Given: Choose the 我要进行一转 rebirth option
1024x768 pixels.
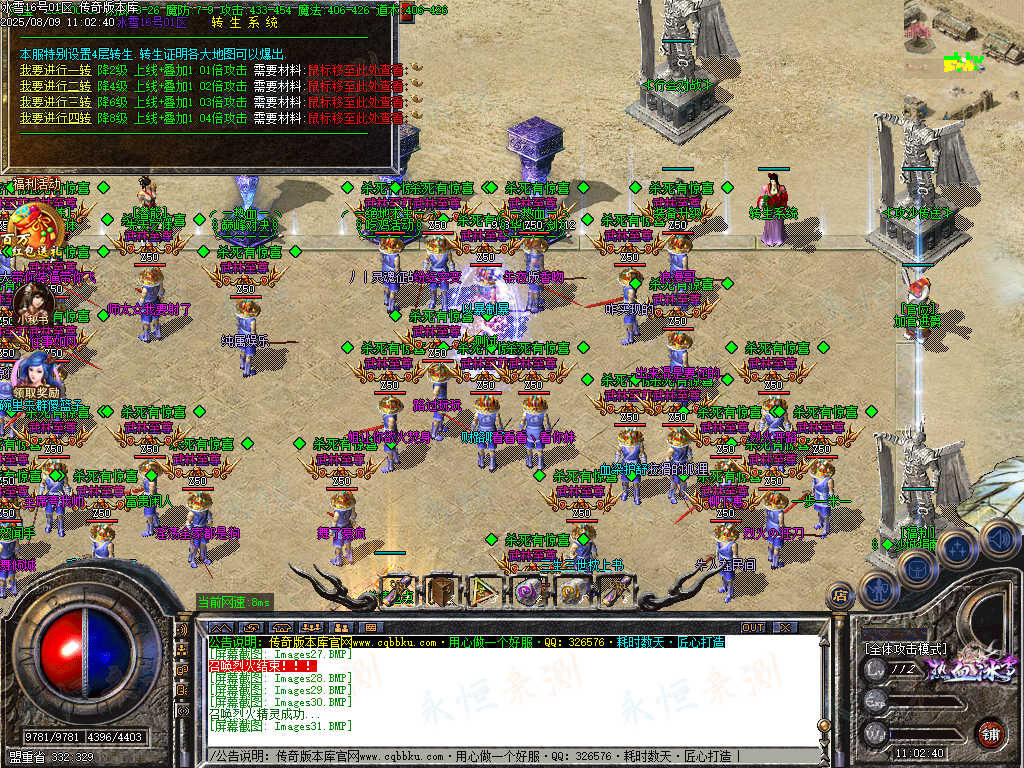Looking at the screenshot, I should click(55, 70).
